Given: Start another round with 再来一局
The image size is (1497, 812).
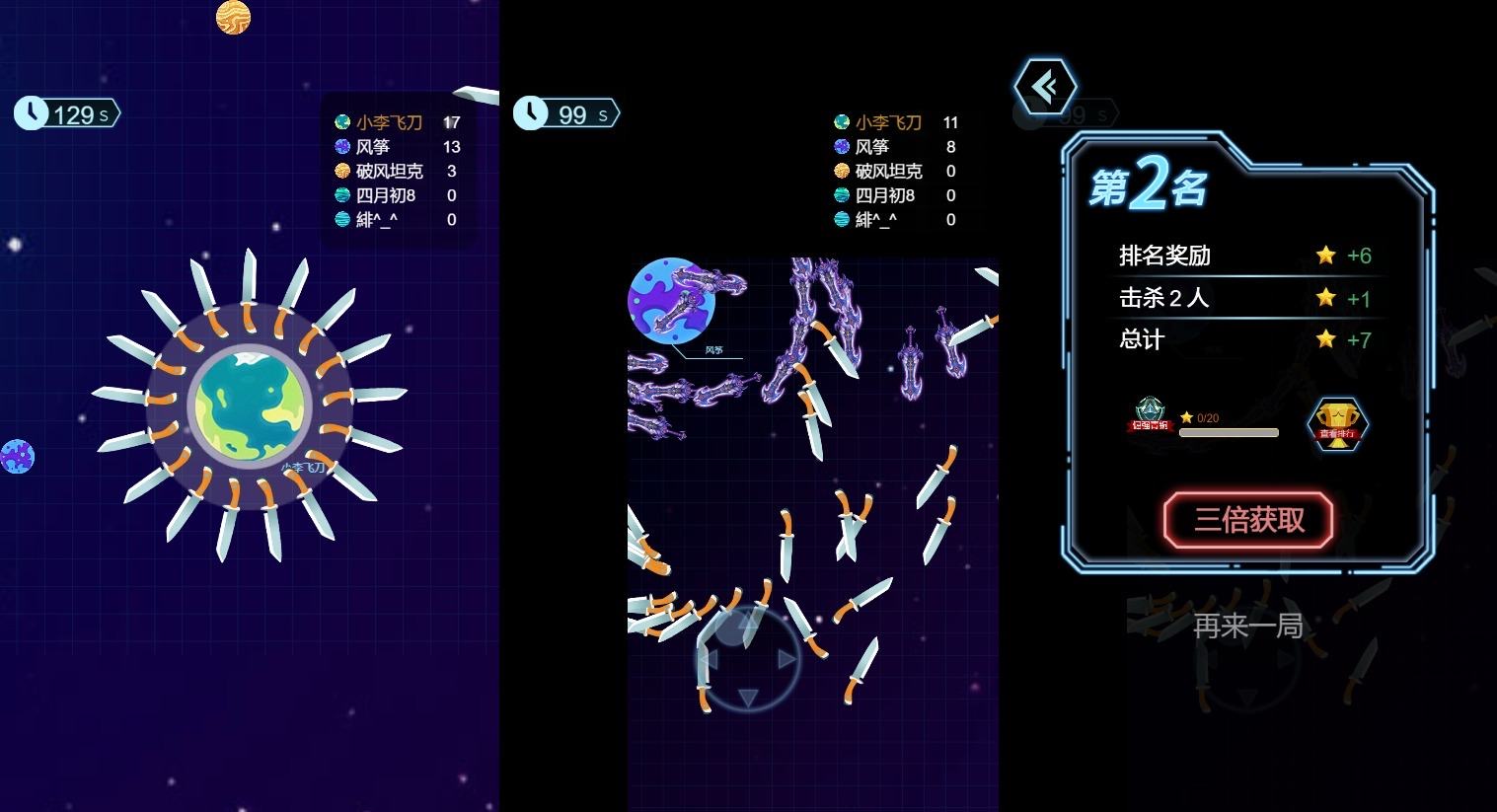Looking at the screenshot, I should (1248, 626).
